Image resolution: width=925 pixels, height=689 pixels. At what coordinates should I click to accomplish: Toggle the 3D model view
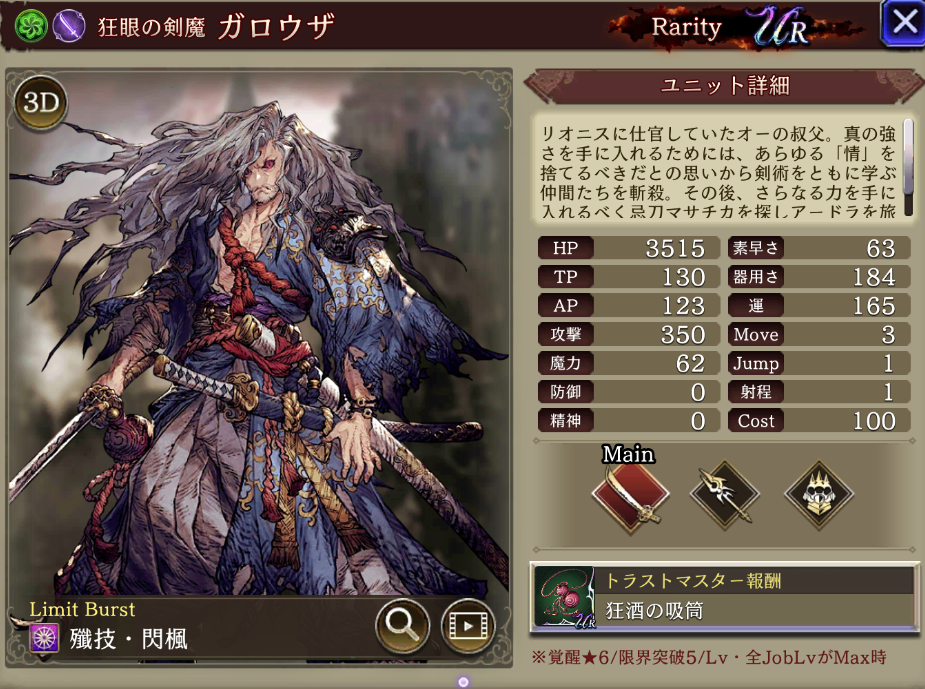pos(40,104)
